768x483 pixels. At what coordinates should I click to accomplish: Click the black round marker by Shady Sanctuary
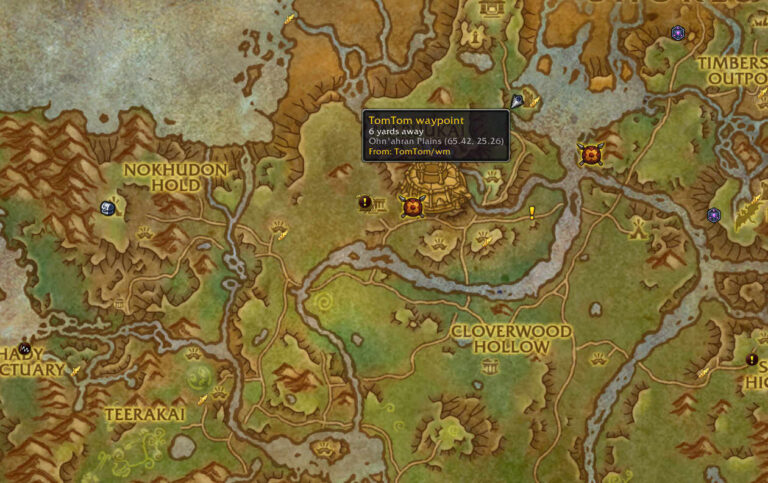click(x=25, y=349)
